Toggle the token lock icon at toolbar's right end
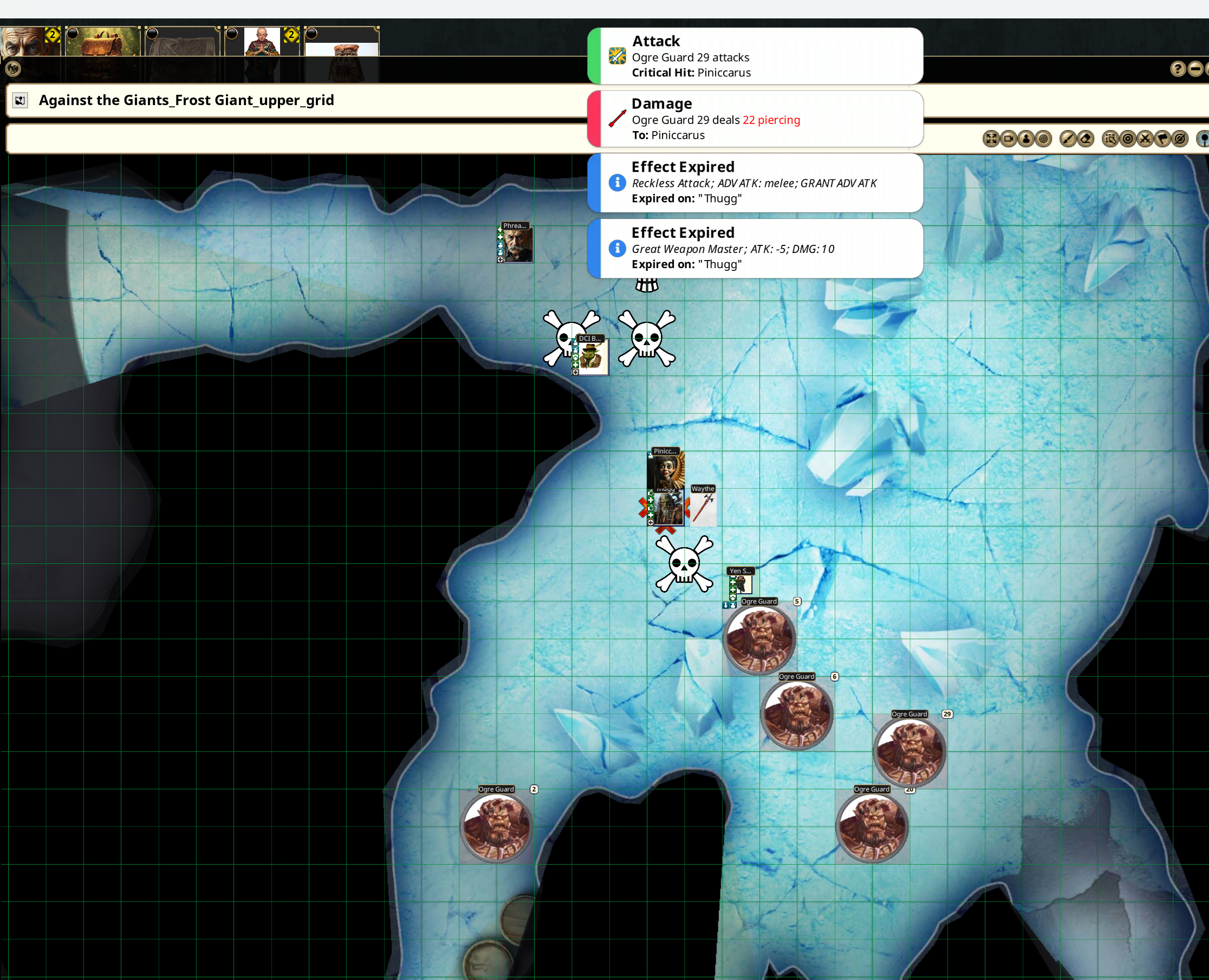Screen dimensions: 1209x980 [1204, 139]
